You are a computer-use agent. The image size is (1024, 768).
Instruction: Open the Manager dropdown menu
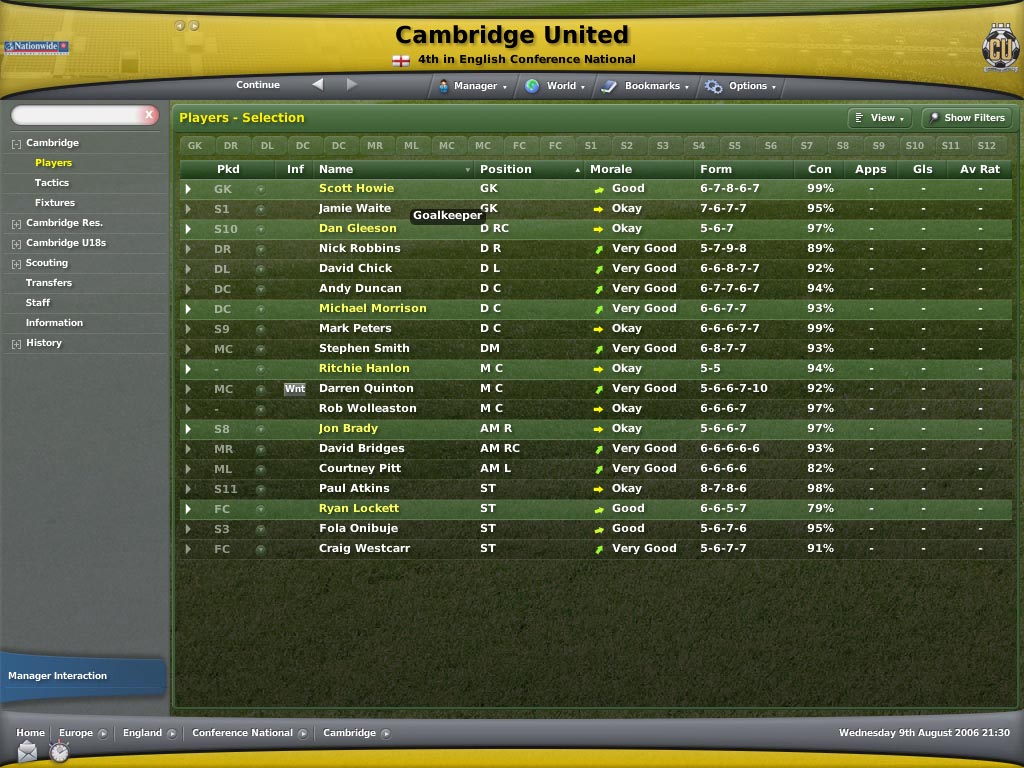(473, 86)
